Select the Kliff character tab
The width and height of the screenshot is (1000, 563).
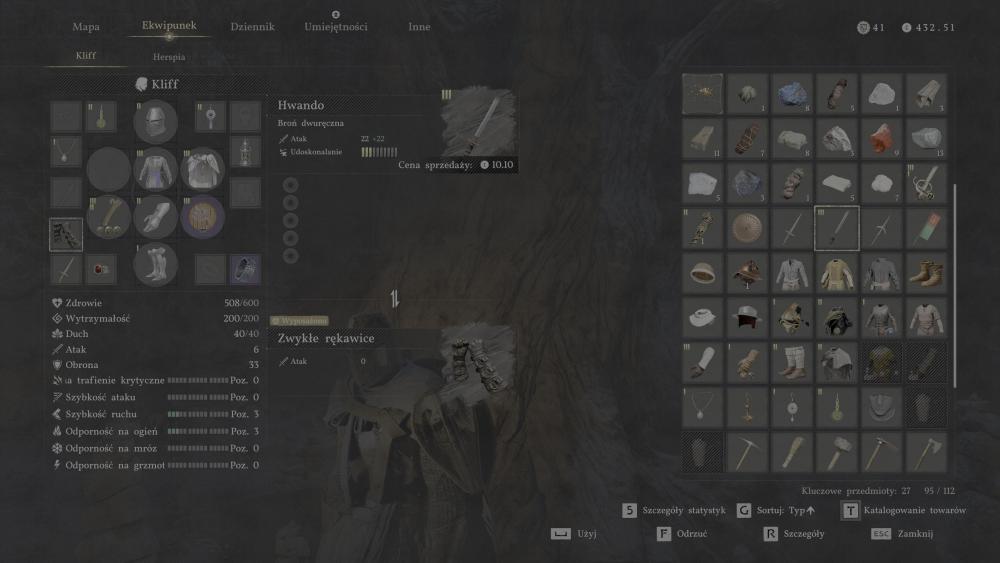click(86, 57)
